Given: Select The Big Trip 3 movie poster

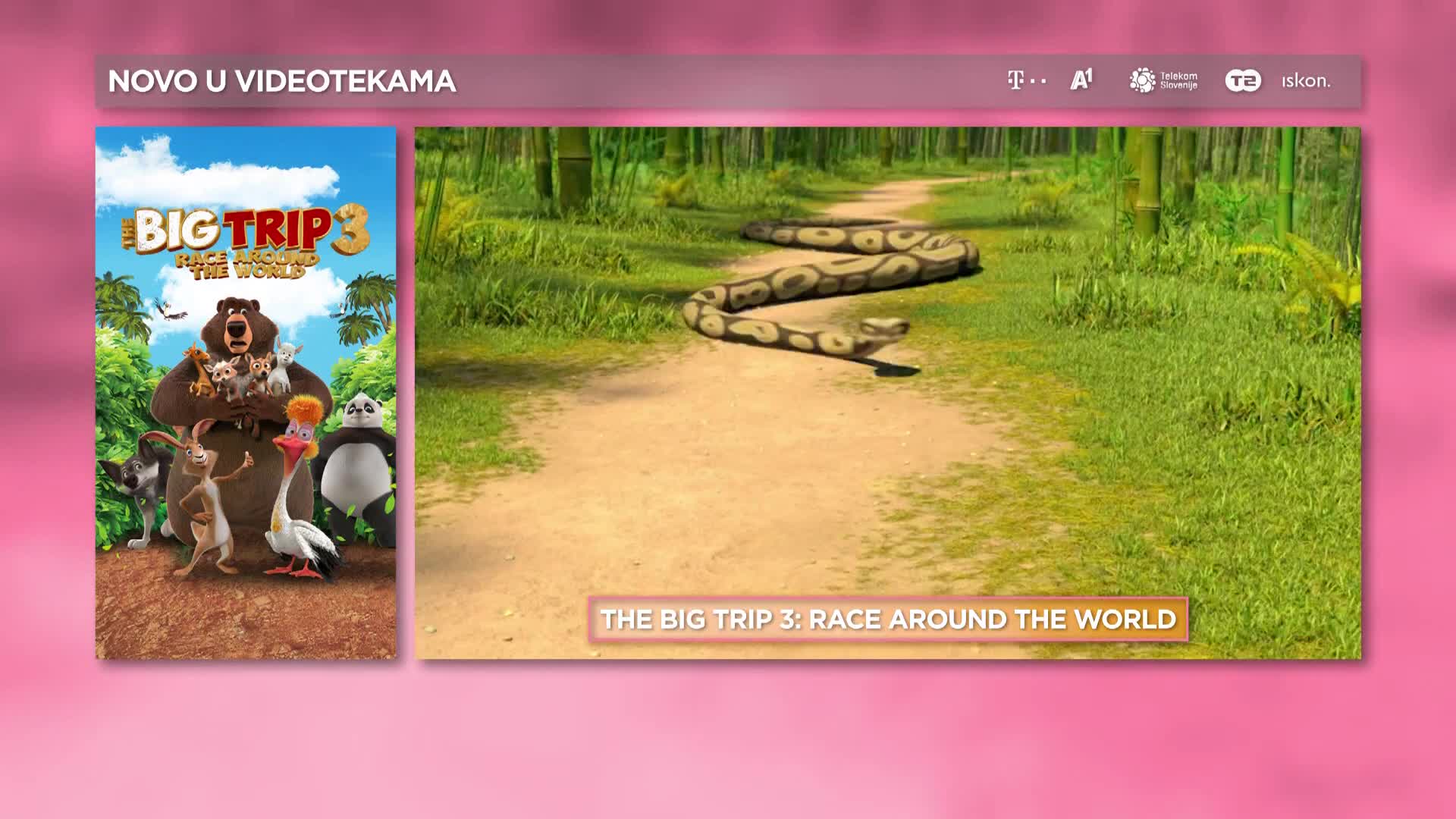Looking at the screenshot, I should (x=246, y=393).
